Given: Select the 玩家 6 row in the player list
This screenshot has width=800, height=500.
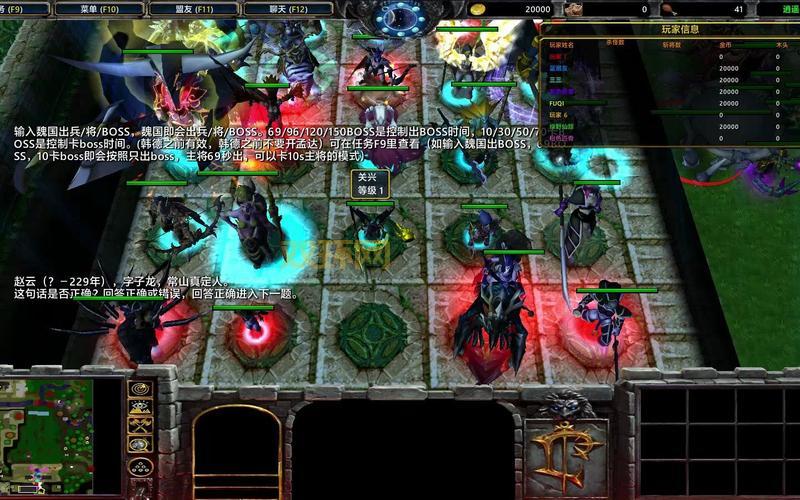Looking at the screenshot, I should point(562,114).
